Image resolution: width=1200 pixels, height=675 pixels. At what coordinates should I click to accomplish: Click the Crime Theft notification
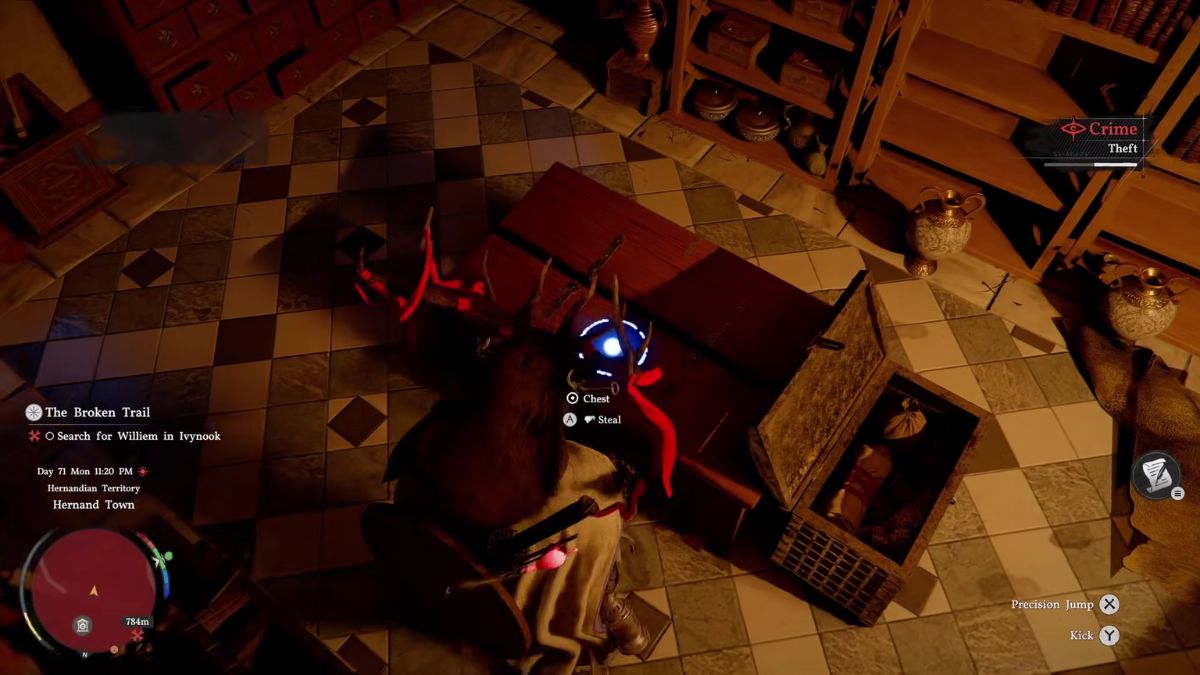pos(1104,137)
